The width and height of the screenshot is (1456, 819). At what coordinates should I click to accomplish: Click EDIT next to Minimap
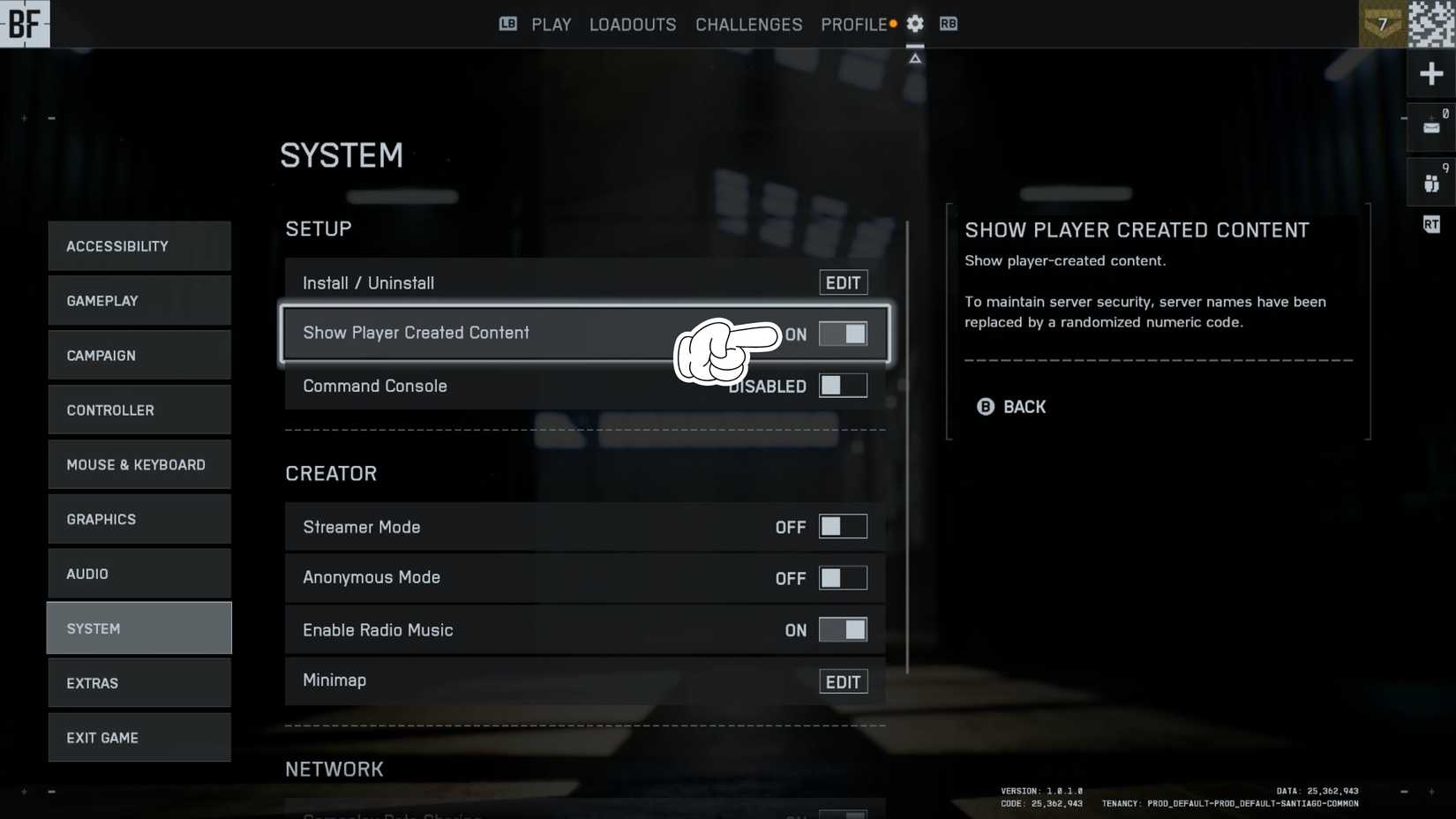pos(843,680)
